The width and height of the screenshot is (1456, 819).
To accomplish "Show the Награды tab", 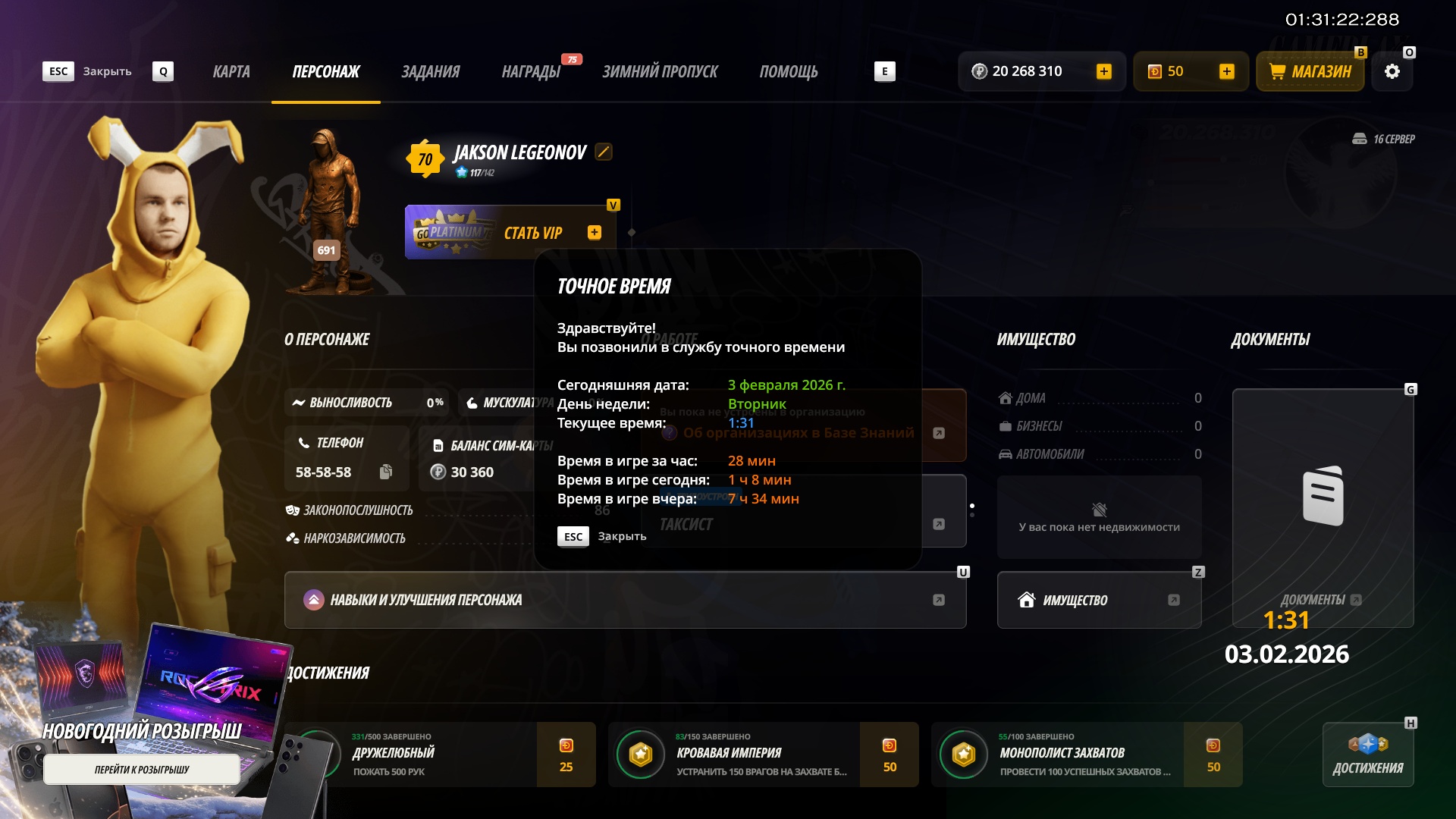I will point(531,72).
